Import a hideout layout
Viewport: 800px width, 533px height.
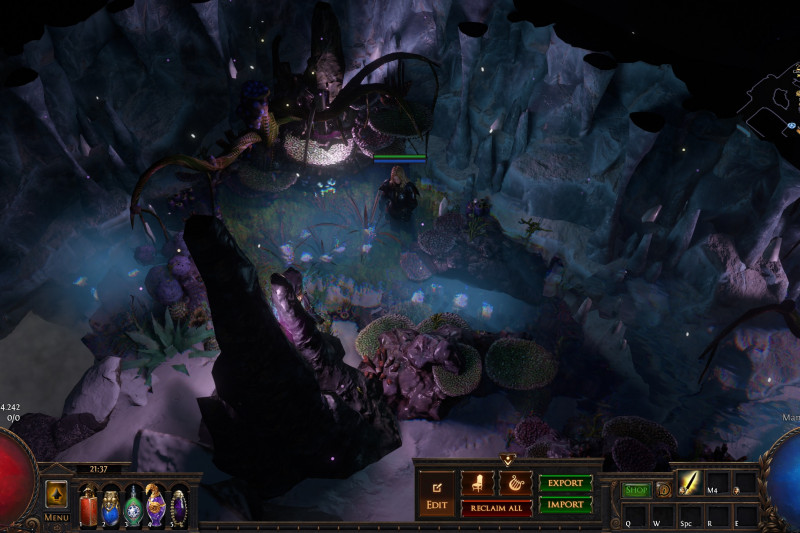click(565, 505)
